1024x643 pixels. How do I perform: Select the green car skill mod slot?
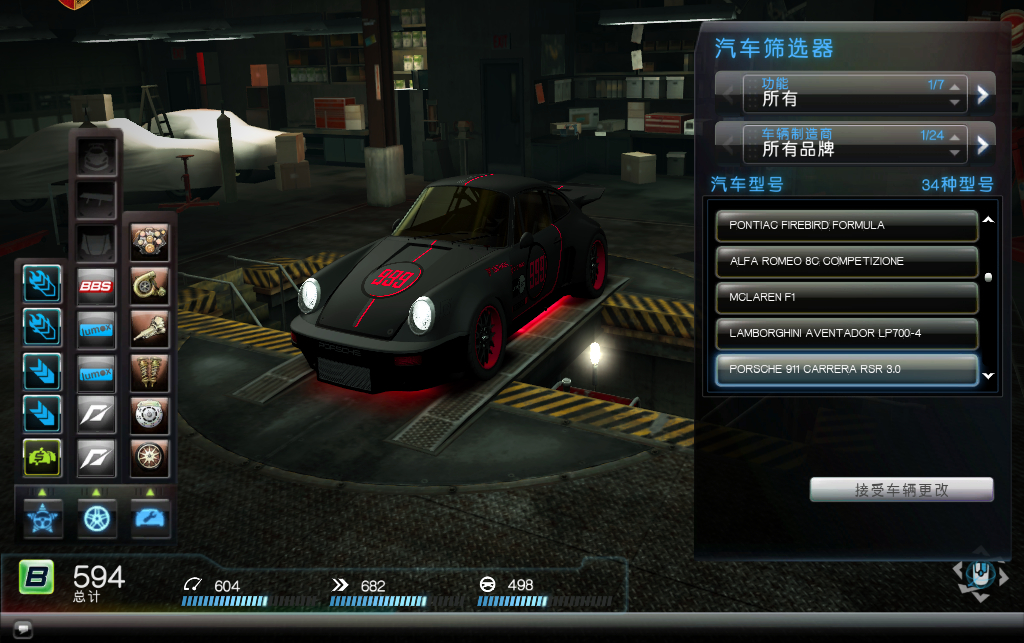43,458
